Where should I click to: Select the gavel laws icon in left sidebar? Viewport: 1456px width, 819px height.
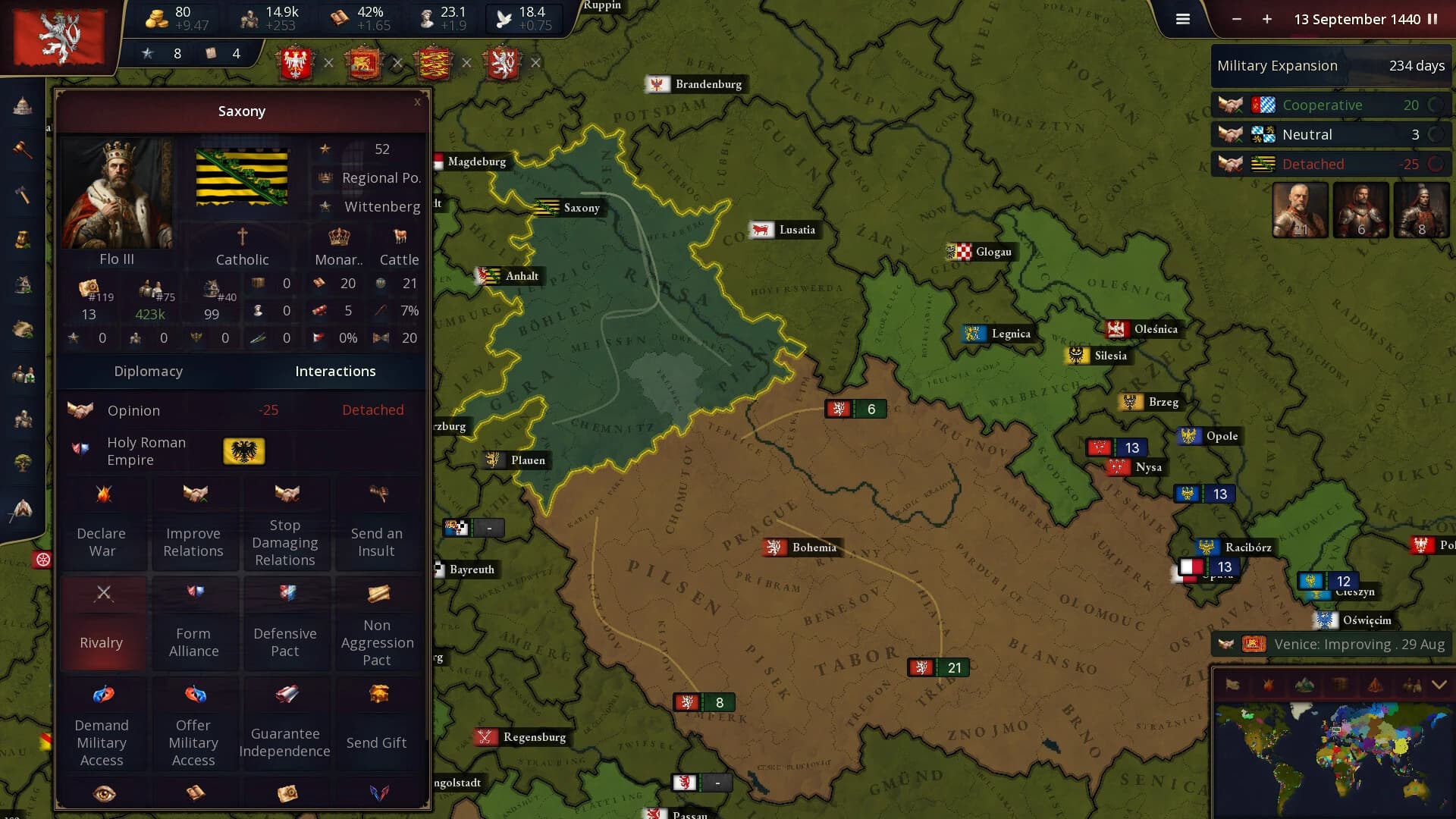point(22,150)
